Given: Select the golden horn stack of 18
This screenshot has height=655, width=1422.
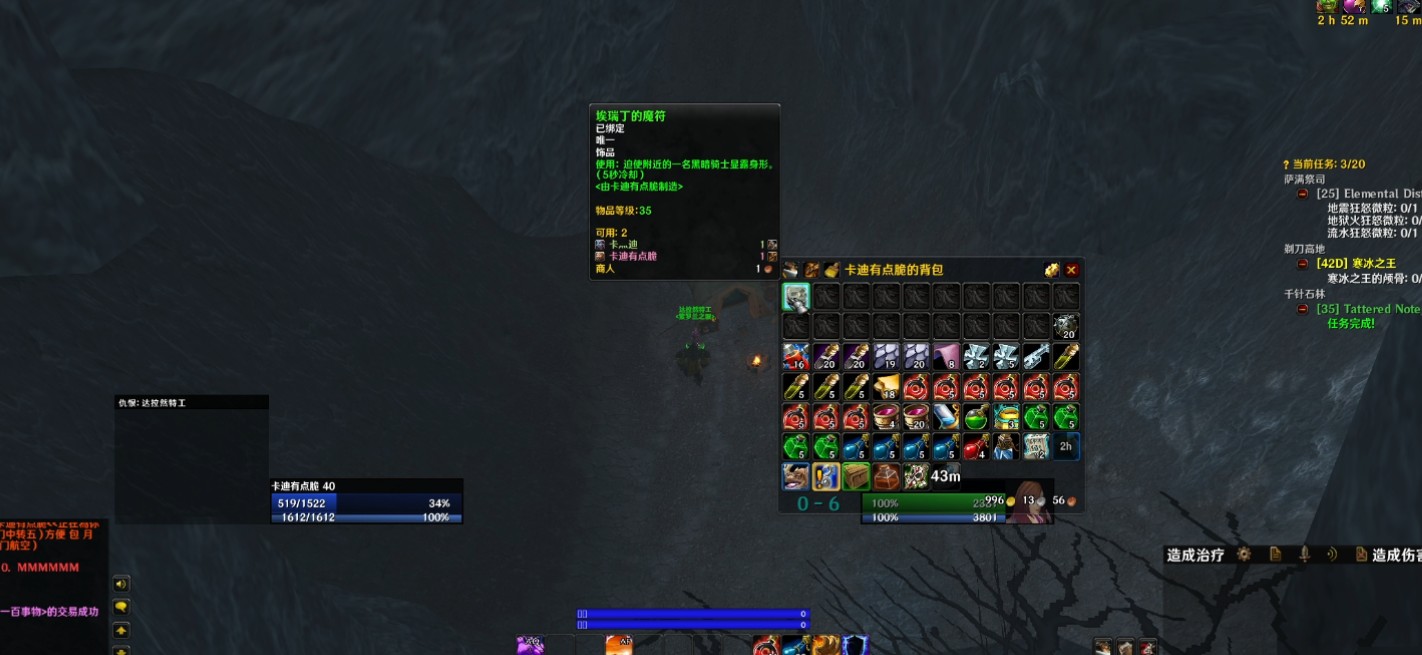Looking at the screenshot, I should (x=885, y=387).
